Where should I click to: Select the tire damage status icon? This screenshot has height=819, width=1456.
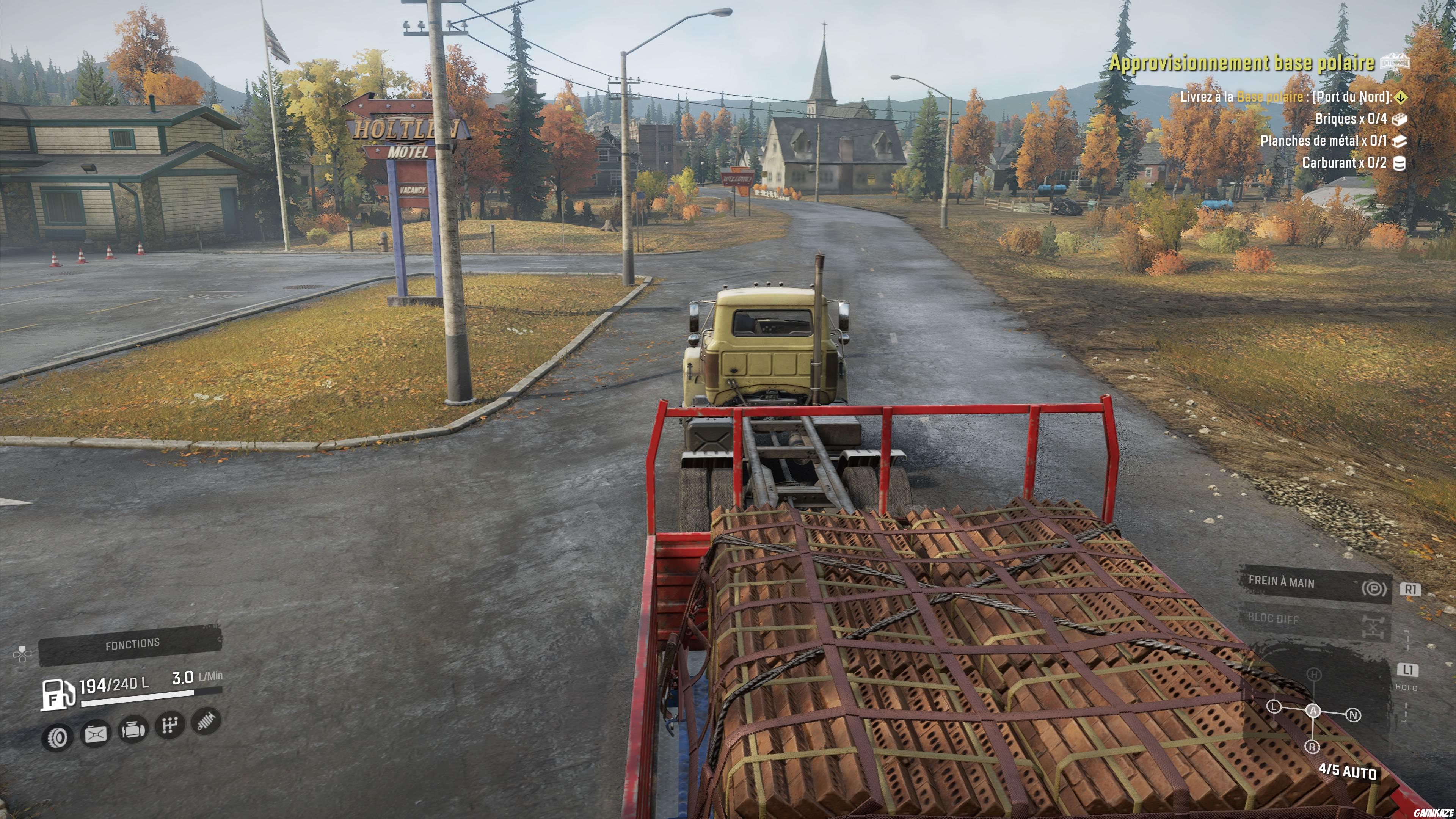58,736
